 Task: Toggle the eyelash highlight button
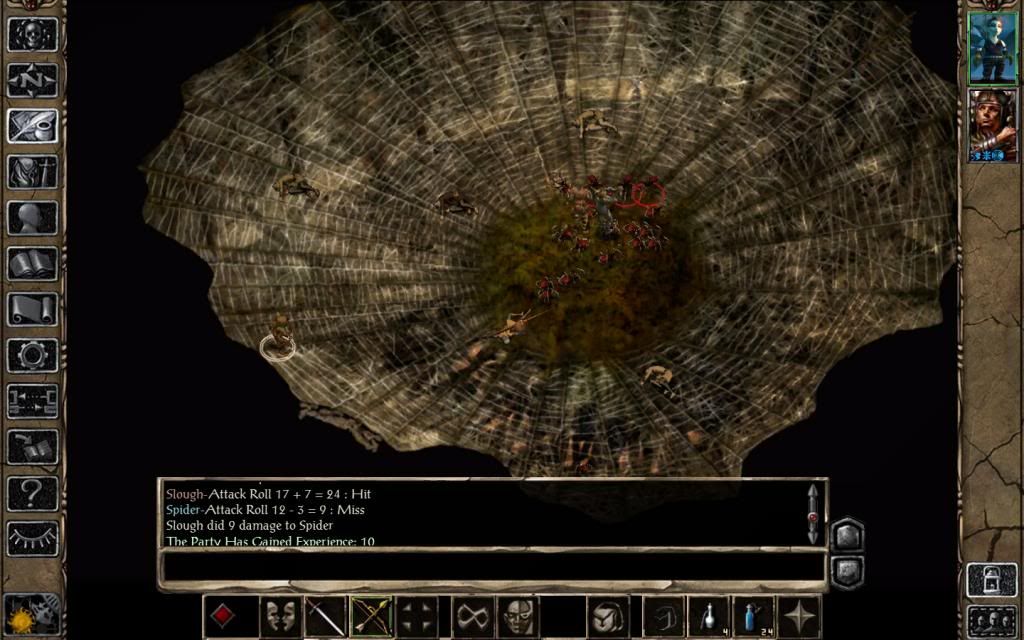click(x=32, y=538)
